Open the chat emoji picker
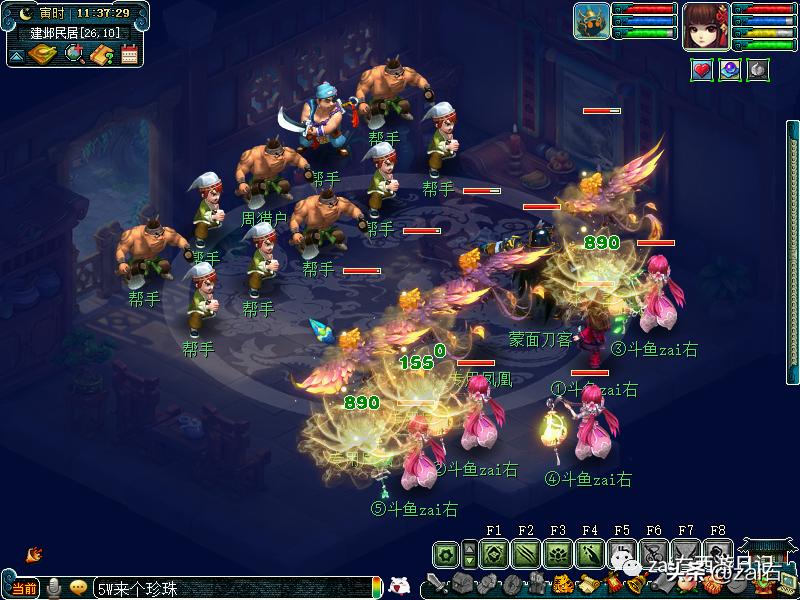 click(x=78, y=588)
